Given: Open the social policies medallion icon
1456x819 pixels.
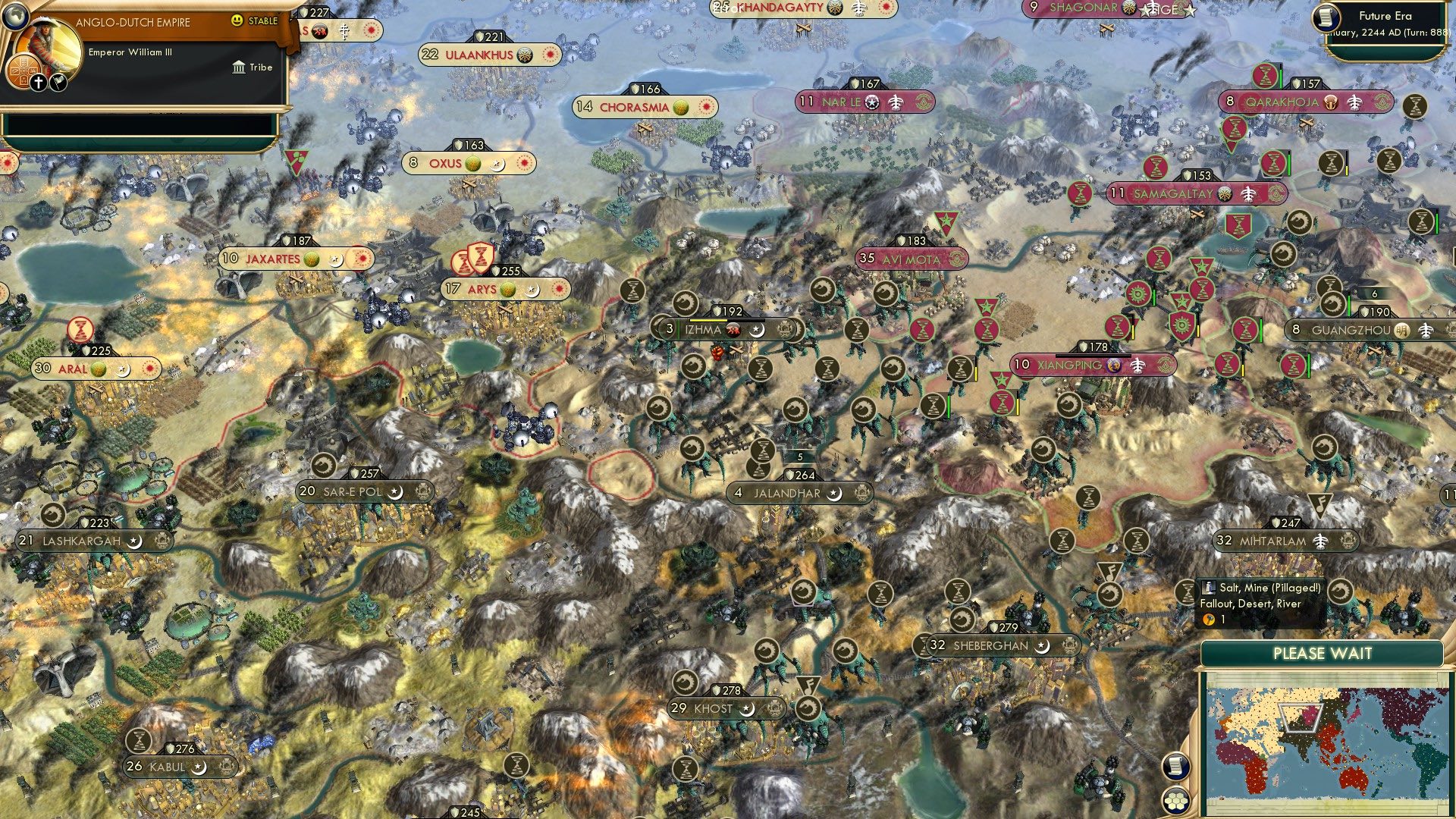Looking at the screenshot, I should click(25, 73).
